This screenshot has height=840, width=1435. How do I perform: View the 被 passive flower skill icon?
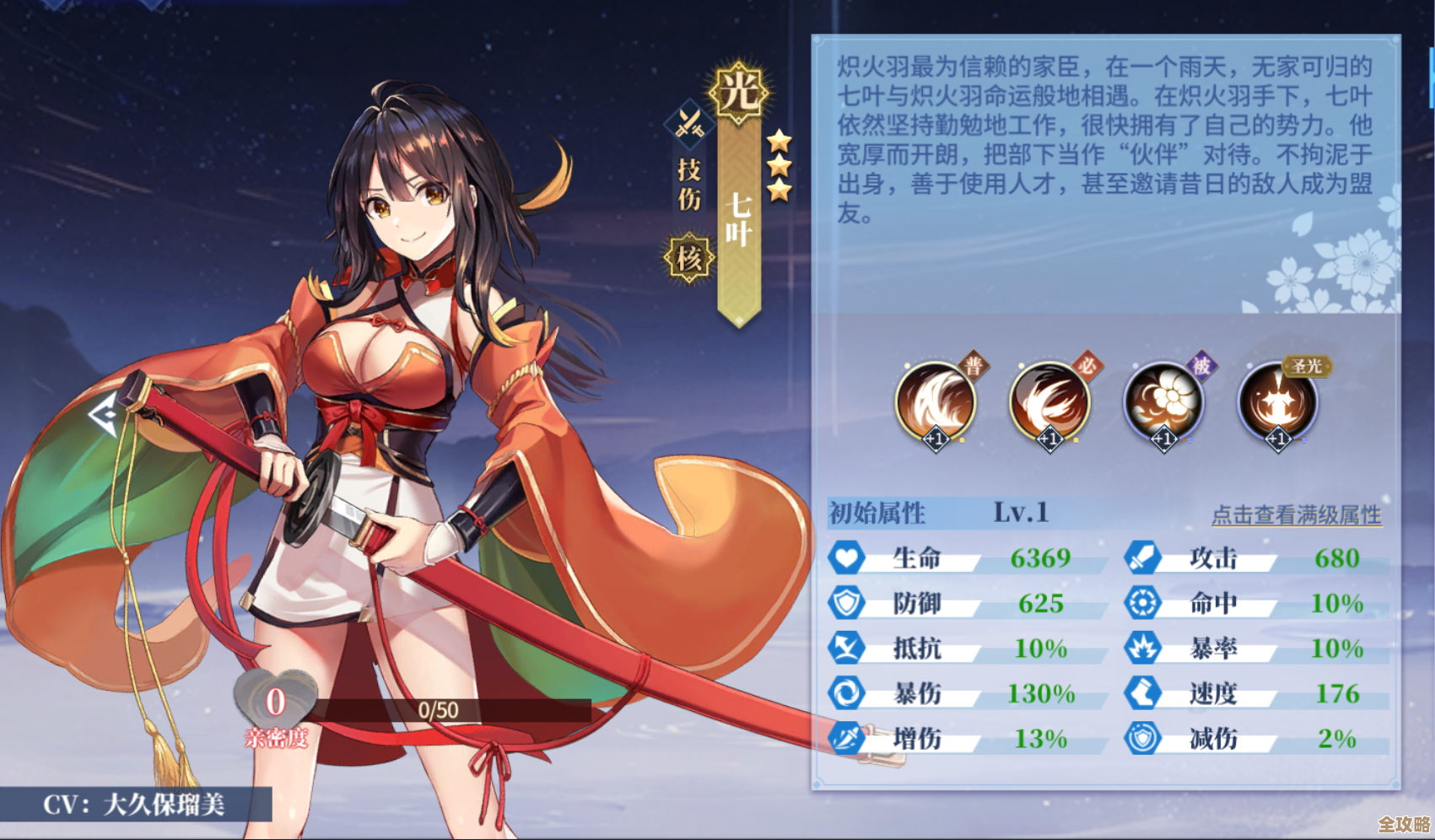coord(1166,403)
